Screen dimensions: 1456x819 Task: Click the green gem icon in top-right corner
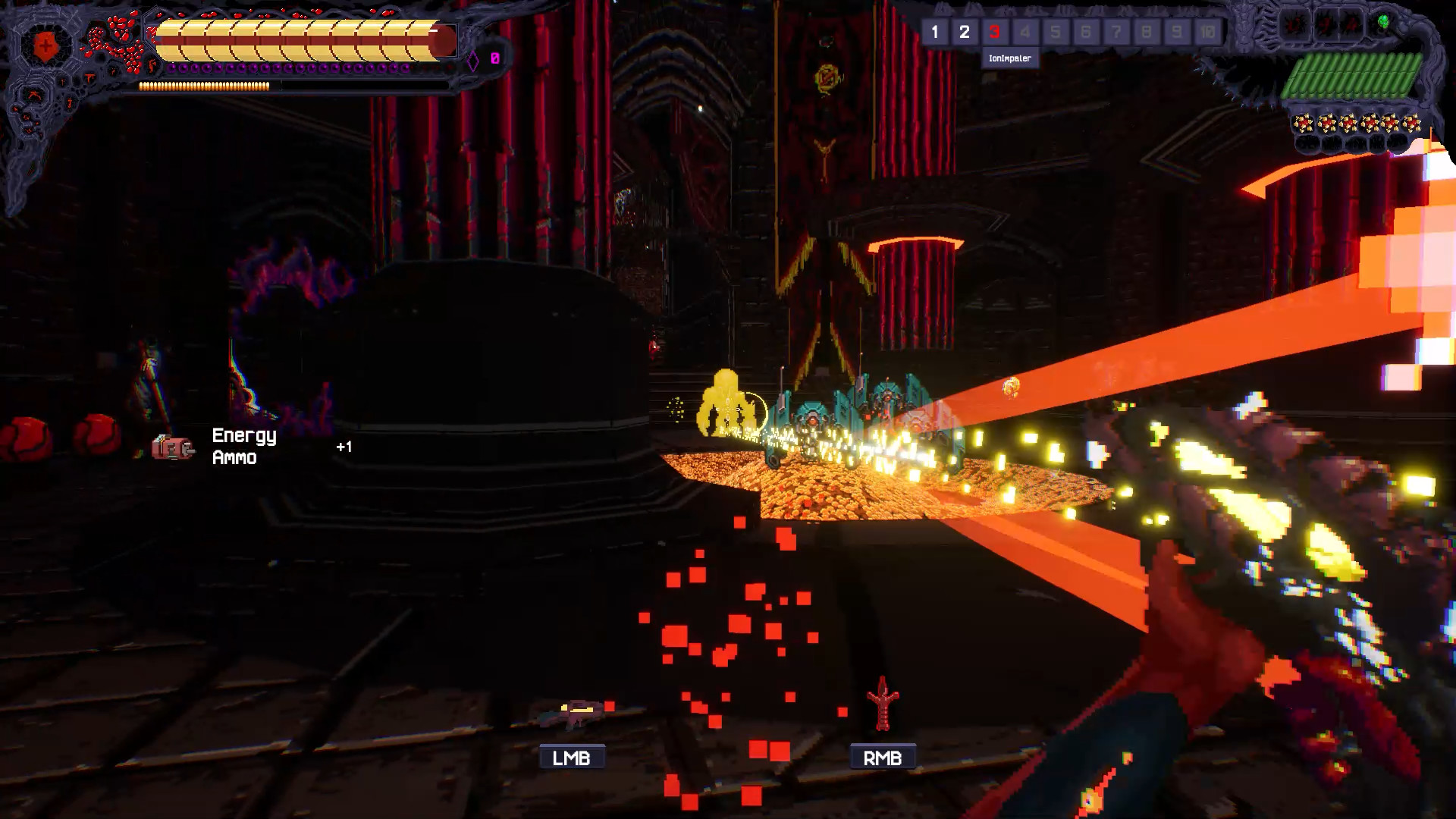pyautogui.click(x=1382, y=21)
